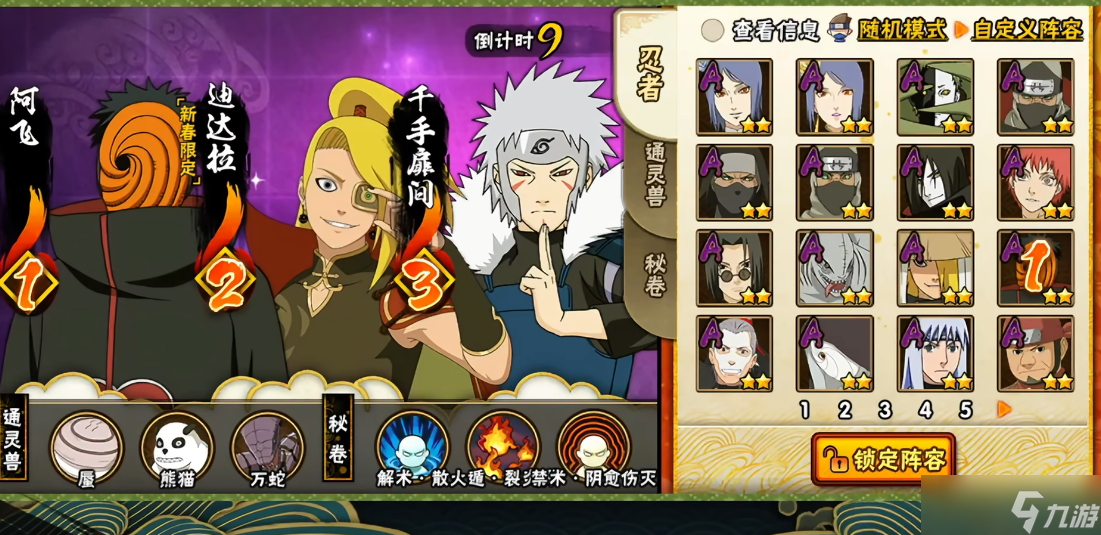Choose the ninja portrait wearing round sunglasses
This screenshot has width=1101, height=535.
pyautogui.click(x=734, y=268)
